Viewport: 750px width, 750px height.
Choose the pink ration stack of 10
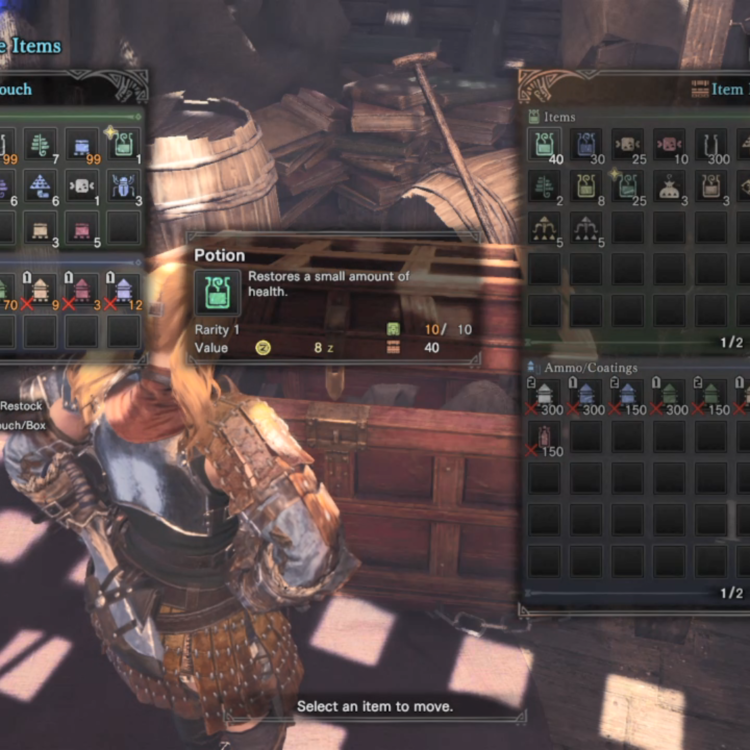pyautogui.click(x=670, y=145)
